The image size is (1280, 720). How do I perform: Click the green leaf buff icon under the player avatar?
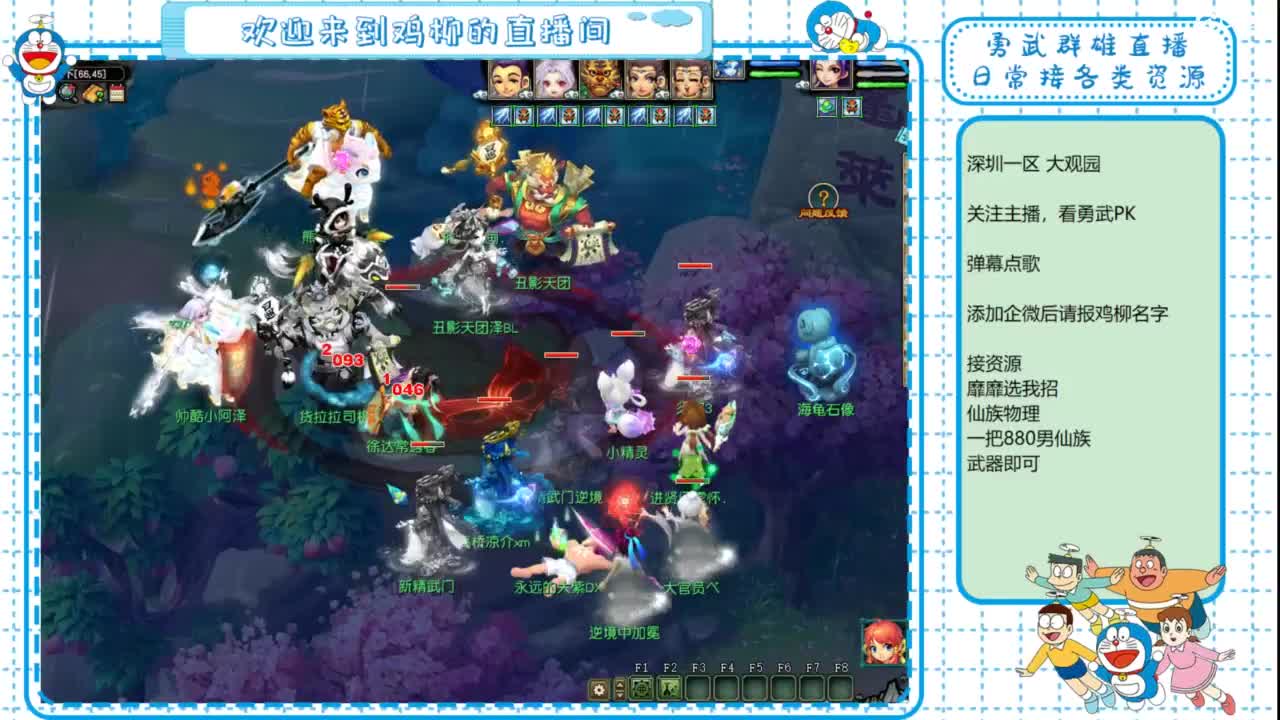pyautogui.click(x=826, y=107)
